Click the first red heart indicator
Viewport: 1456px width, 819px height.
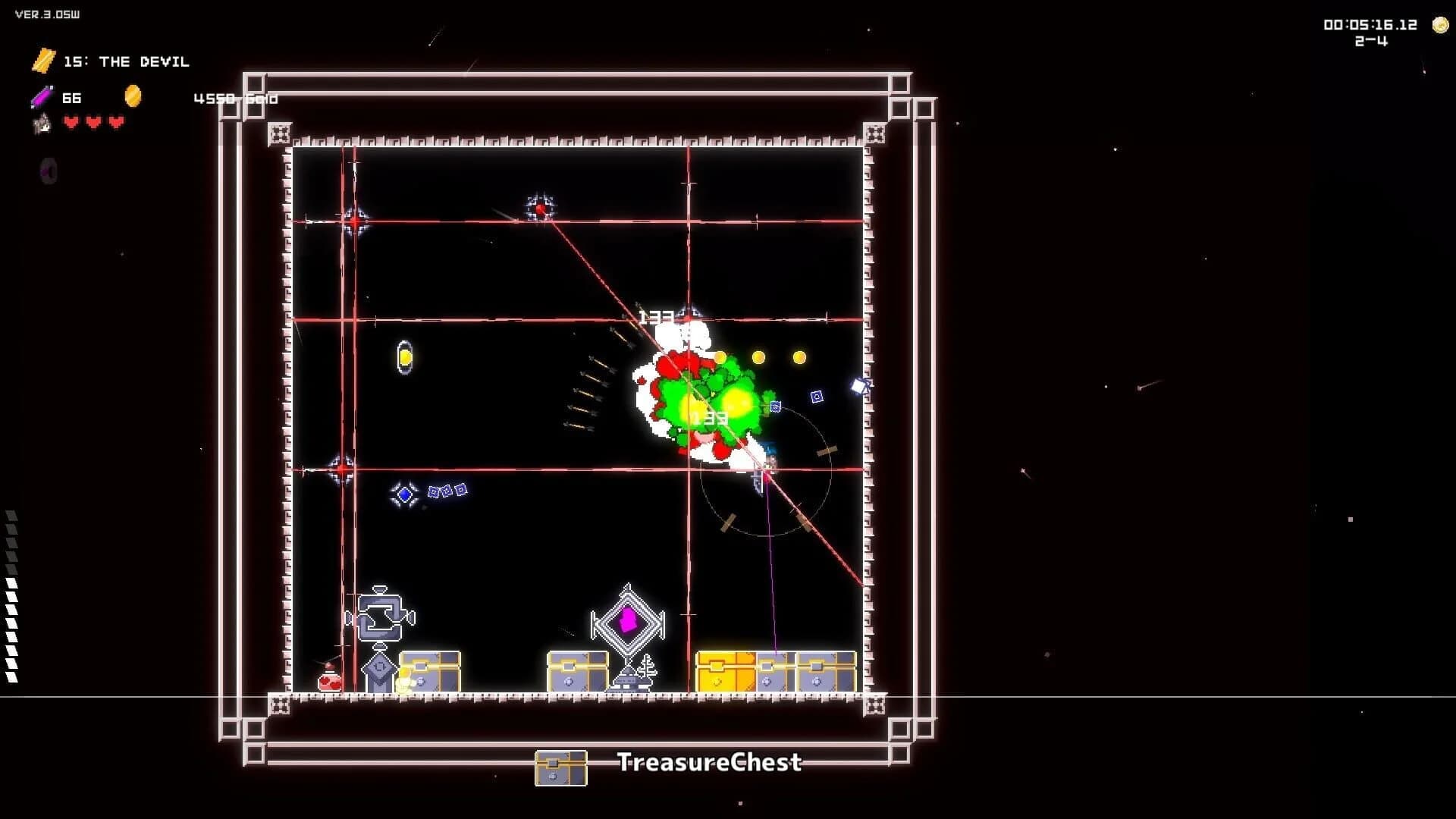pos(69,120)
